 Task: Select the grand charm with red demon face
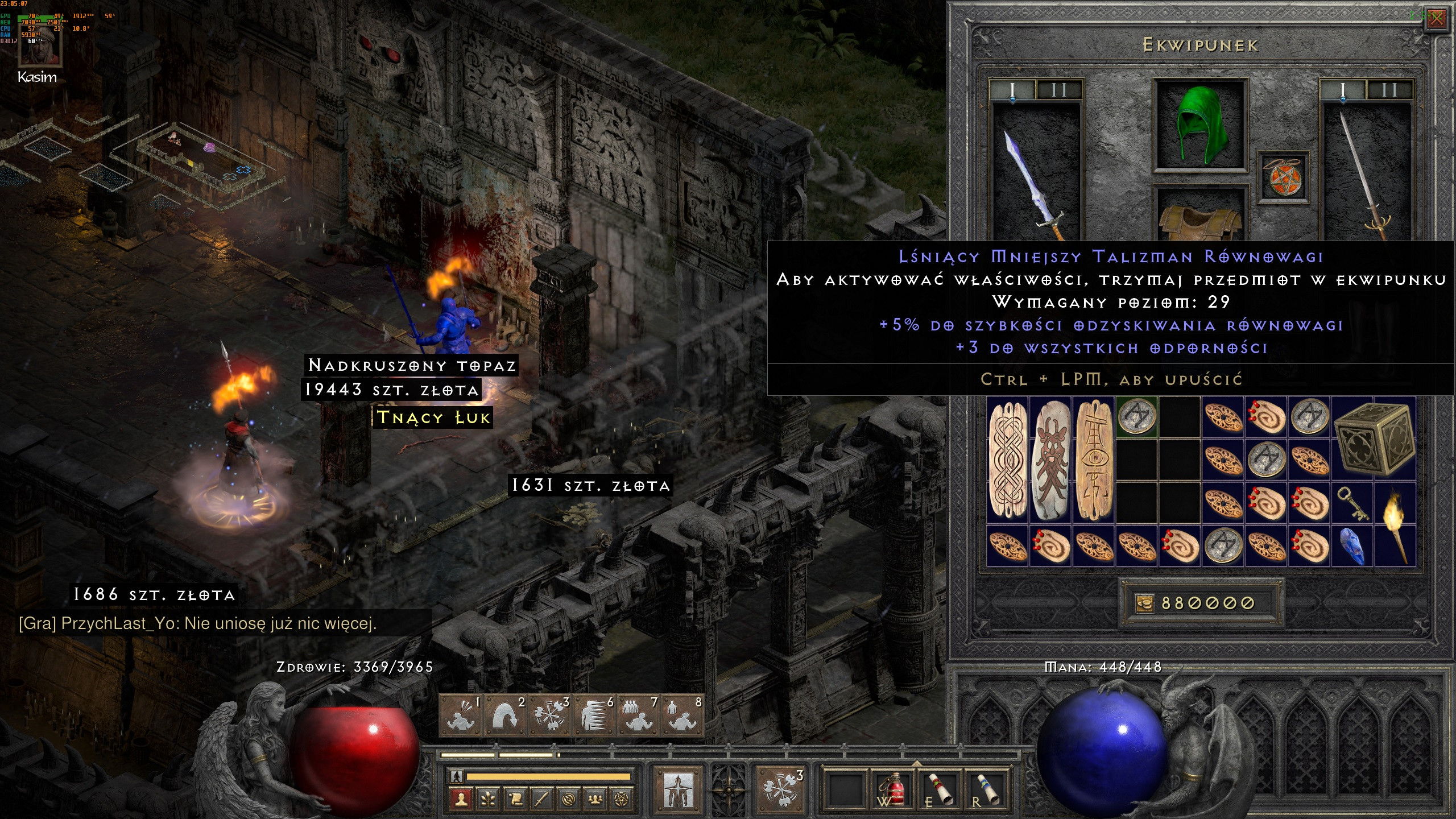click(1051, 461)
